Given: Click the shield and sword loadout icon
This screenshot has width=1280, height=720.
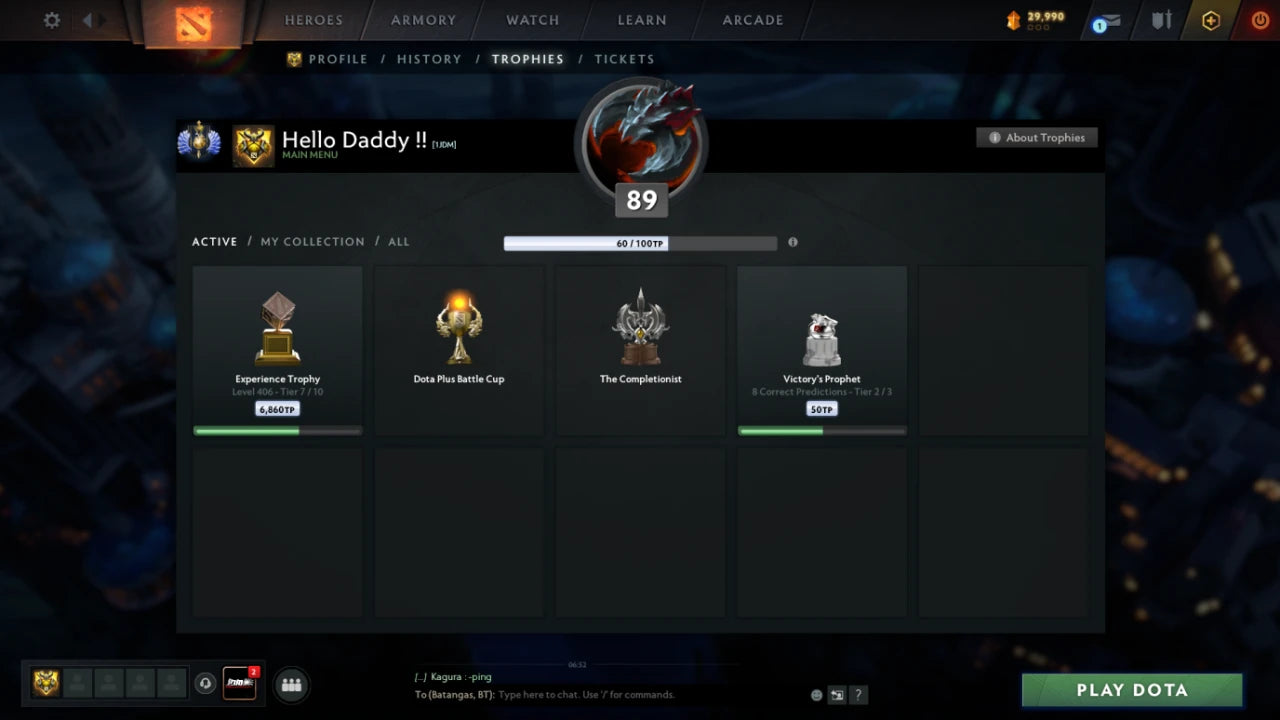Looking at the screenshot, I should point(1159,20).
